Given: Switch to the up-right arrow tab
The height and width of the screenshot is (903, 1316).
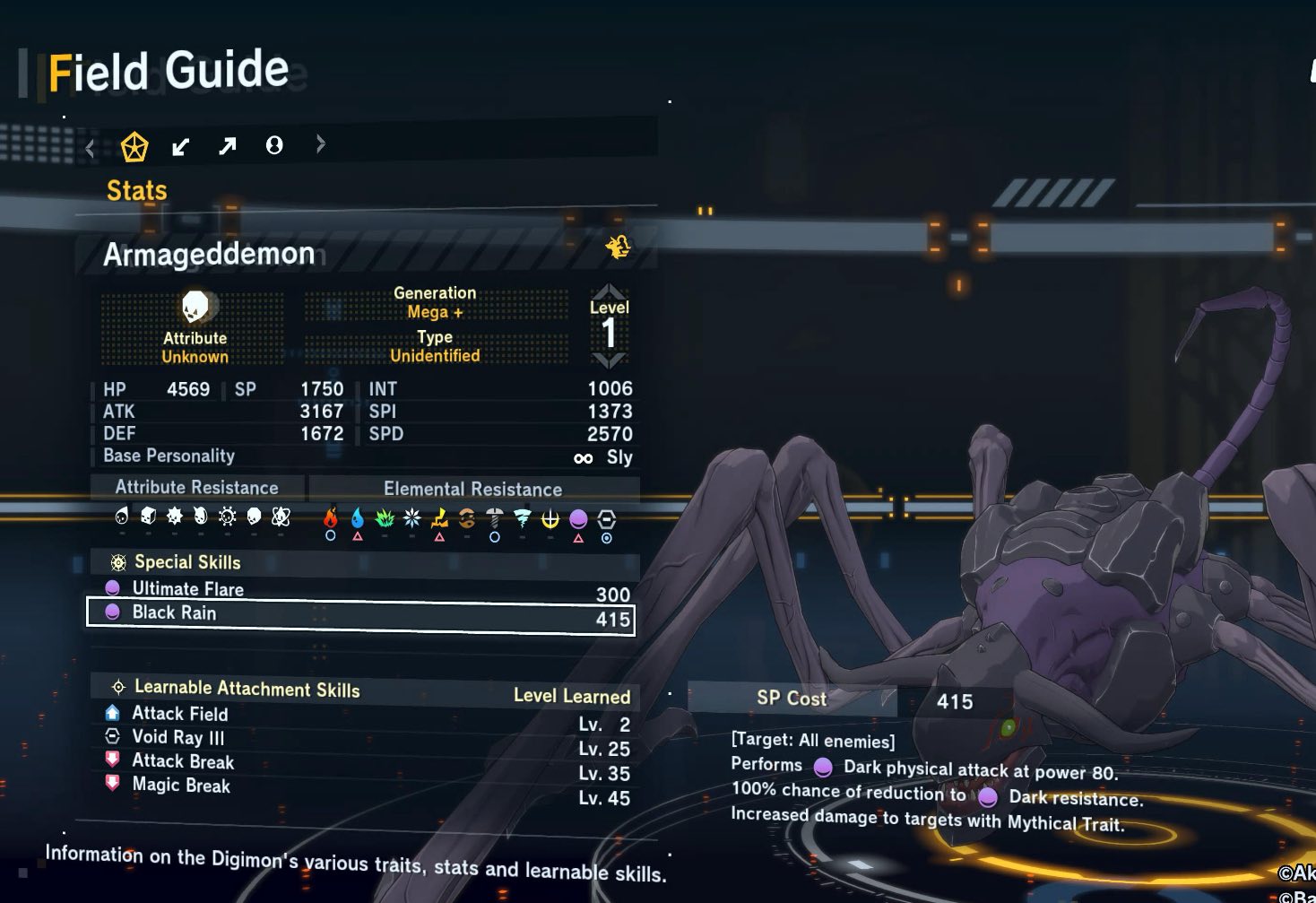Looking at the screenshot, I should coord(228,145).
